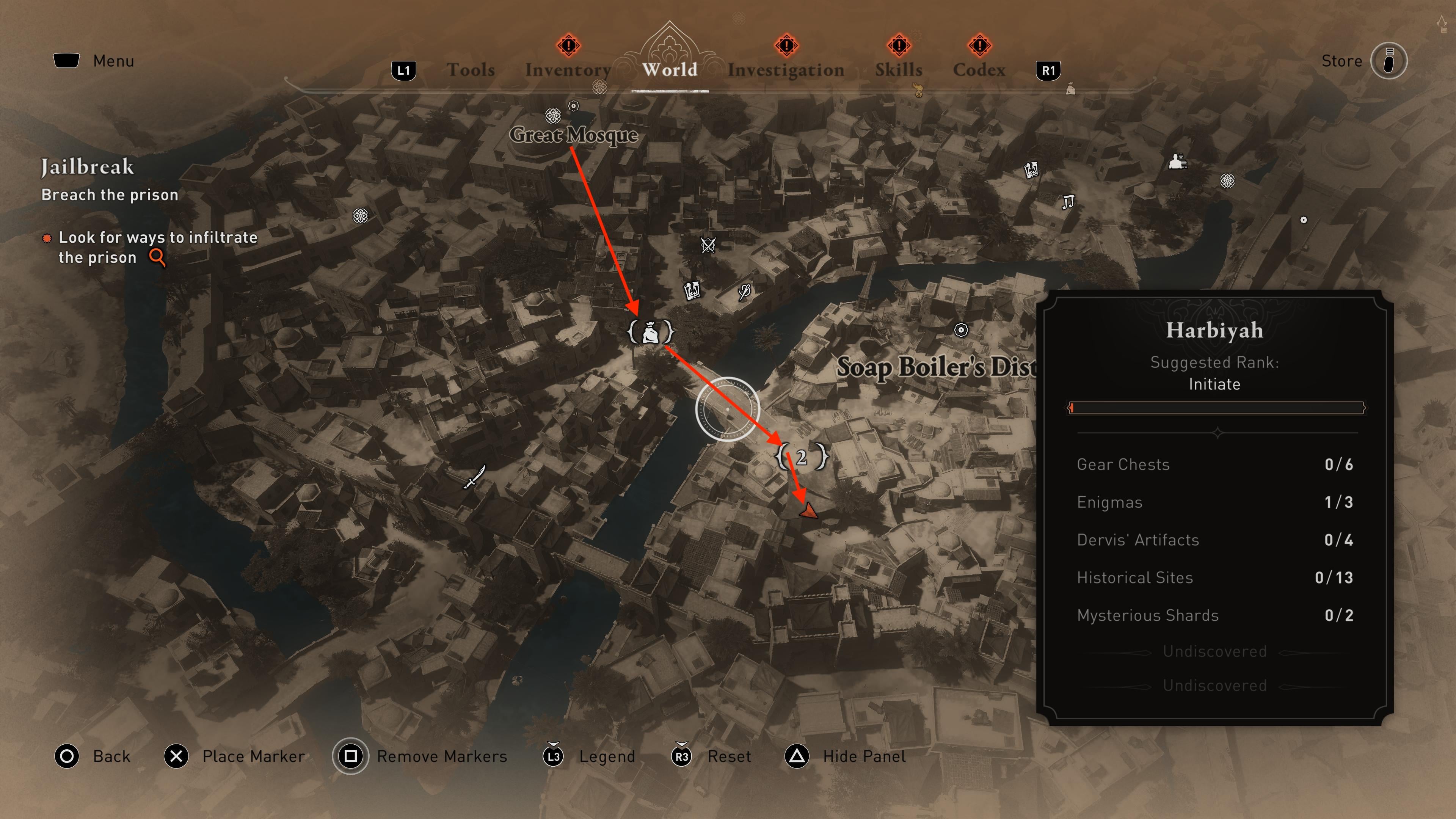Open the map Legend
1456x819 pixels.
coord(607,756)
